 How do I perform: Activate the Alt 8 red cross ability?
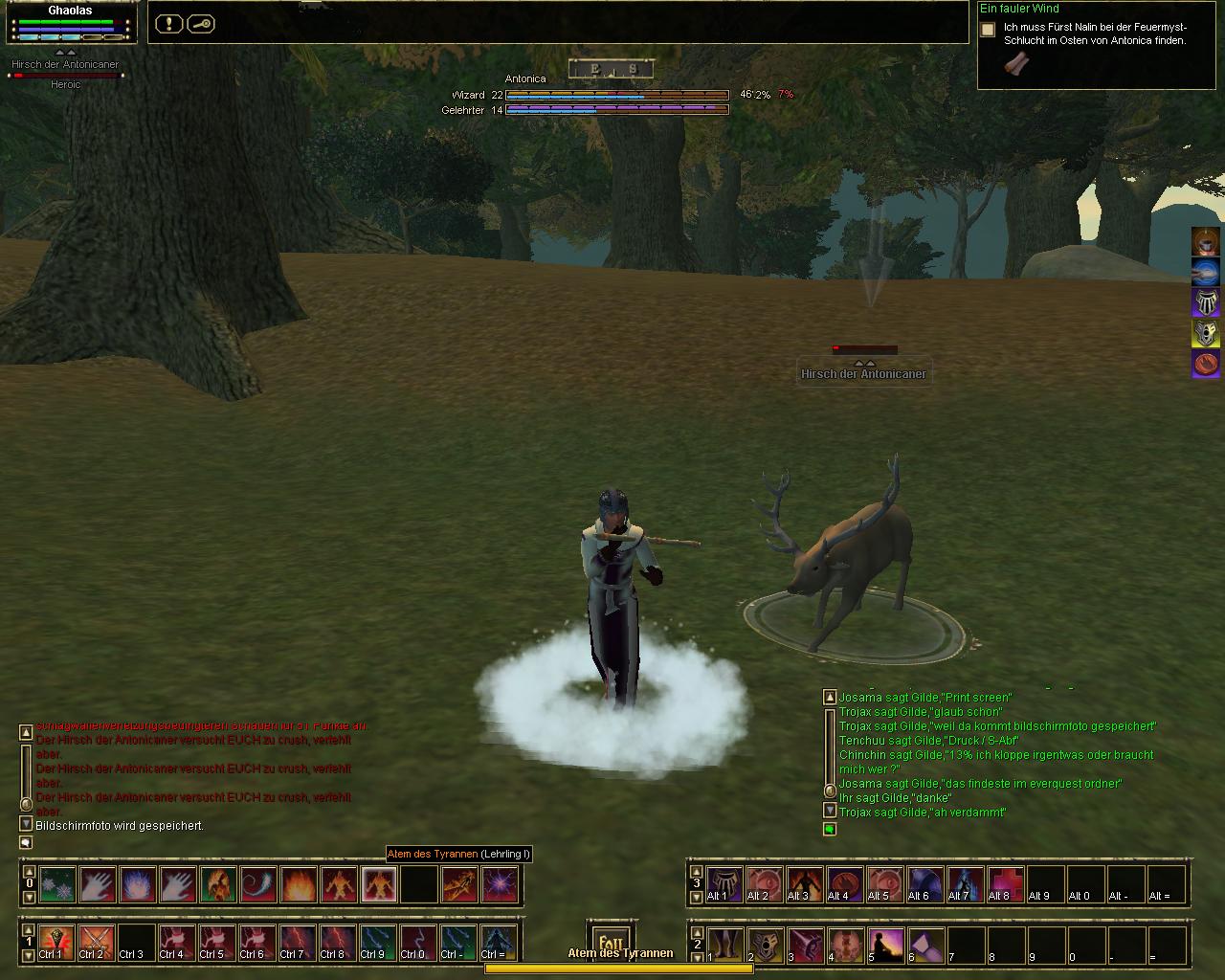1006,884
